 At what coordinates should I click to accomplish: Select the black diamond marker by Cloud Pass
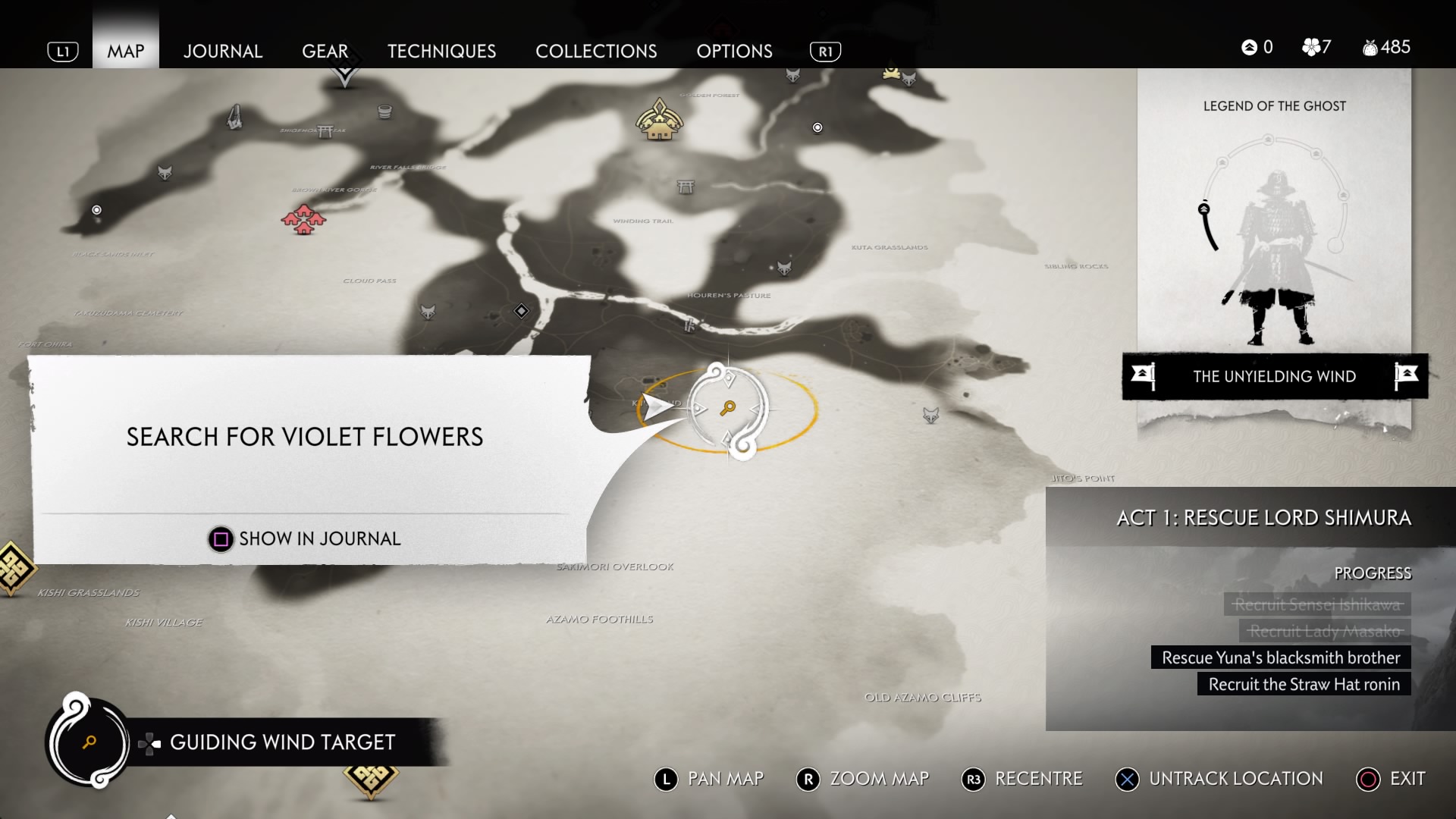(521, 311)
